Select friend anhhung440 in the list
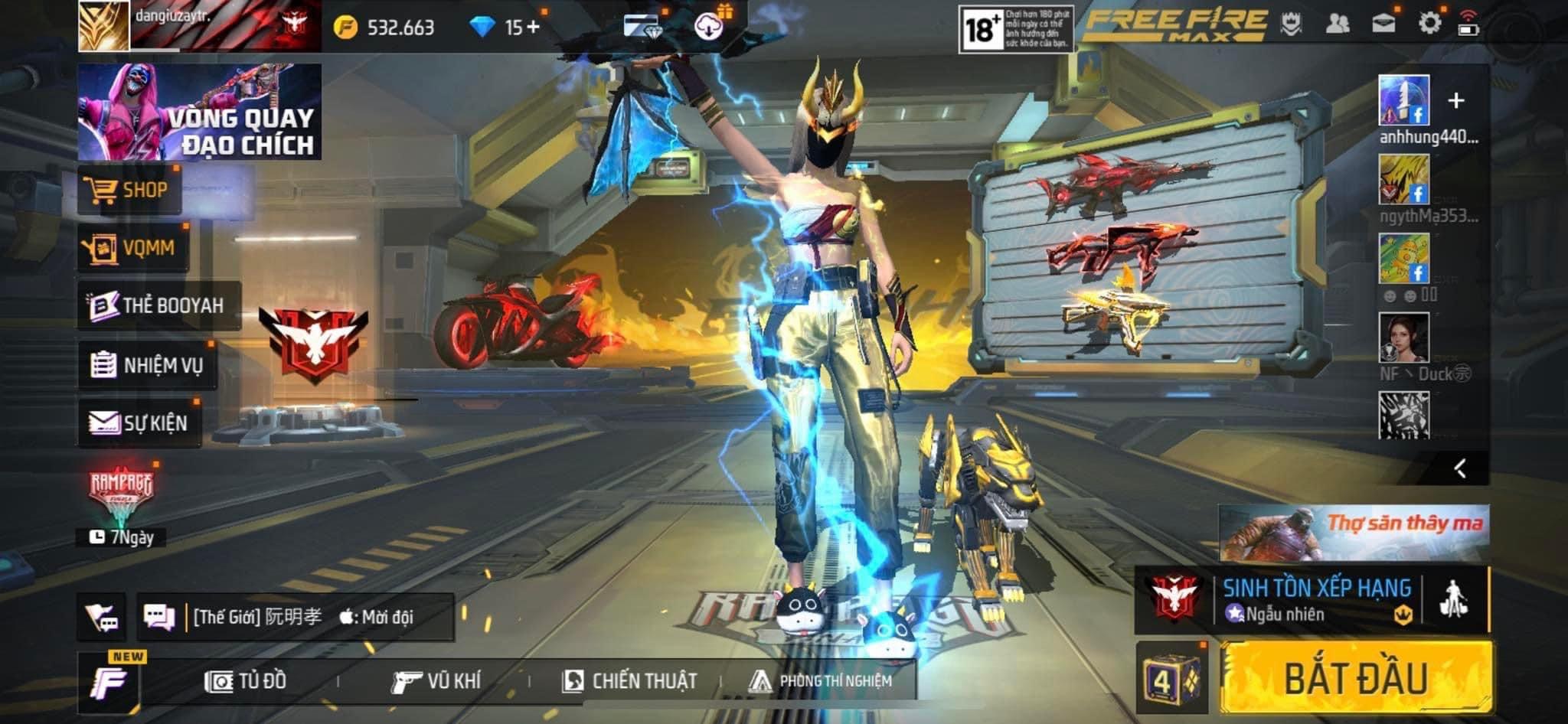 pyautogui.click(x=1403, y=101)
